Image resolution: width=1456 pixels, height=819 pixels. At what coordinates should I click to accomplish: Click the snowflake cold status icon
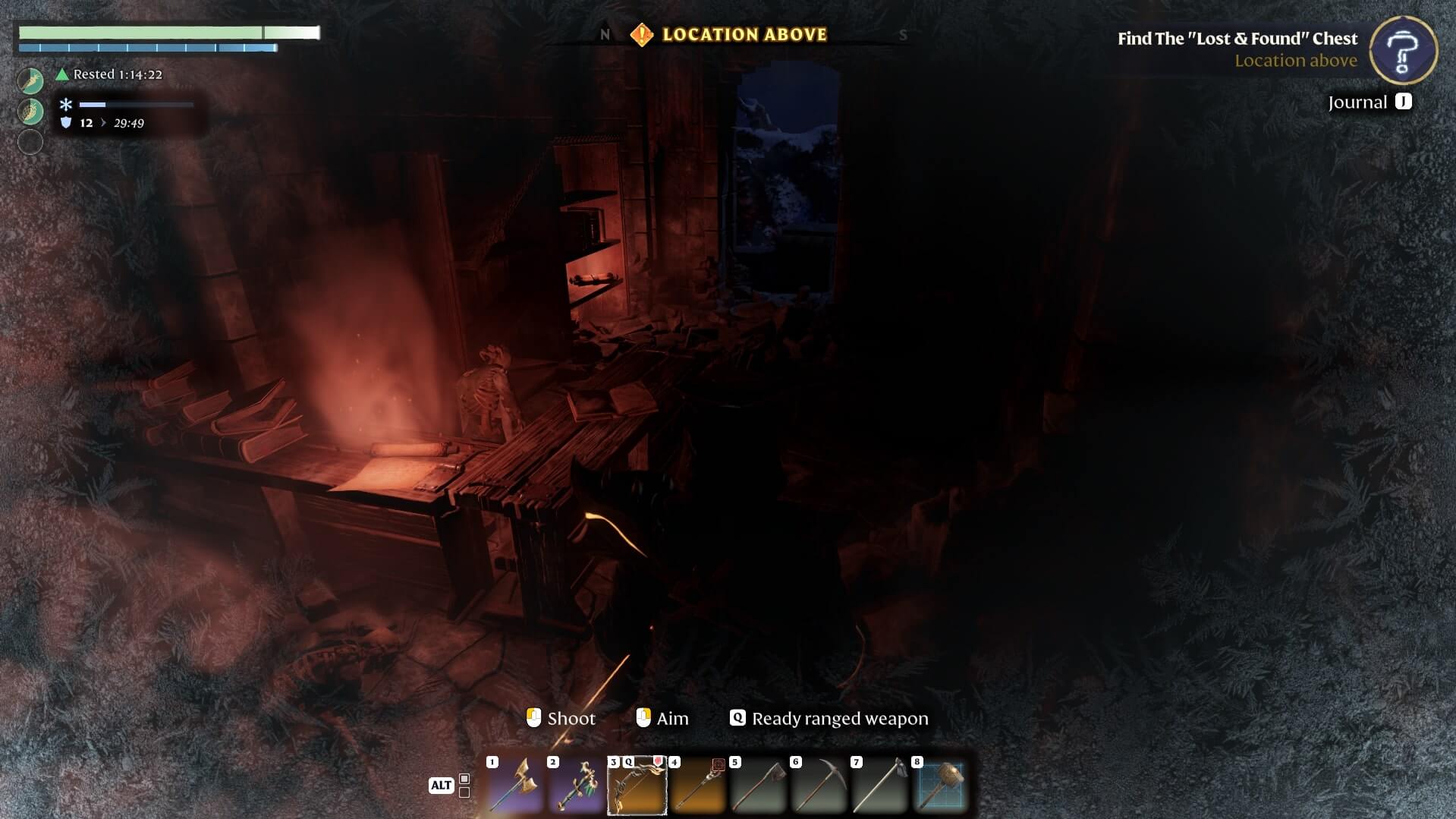pos(66,105)
